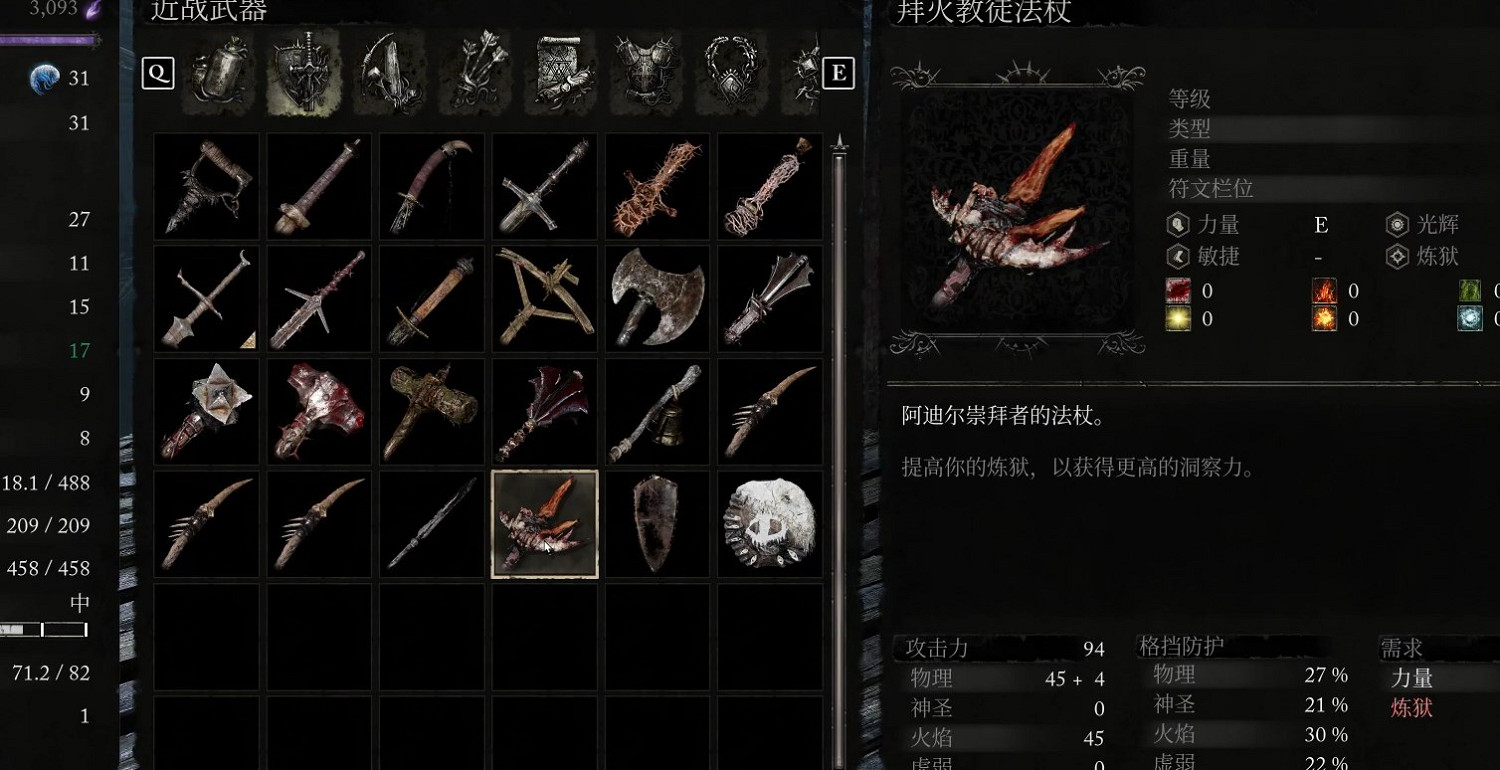Click the fire damage flame icon
This screenshot has height=770, width=1500.
tap(1327, 291)
